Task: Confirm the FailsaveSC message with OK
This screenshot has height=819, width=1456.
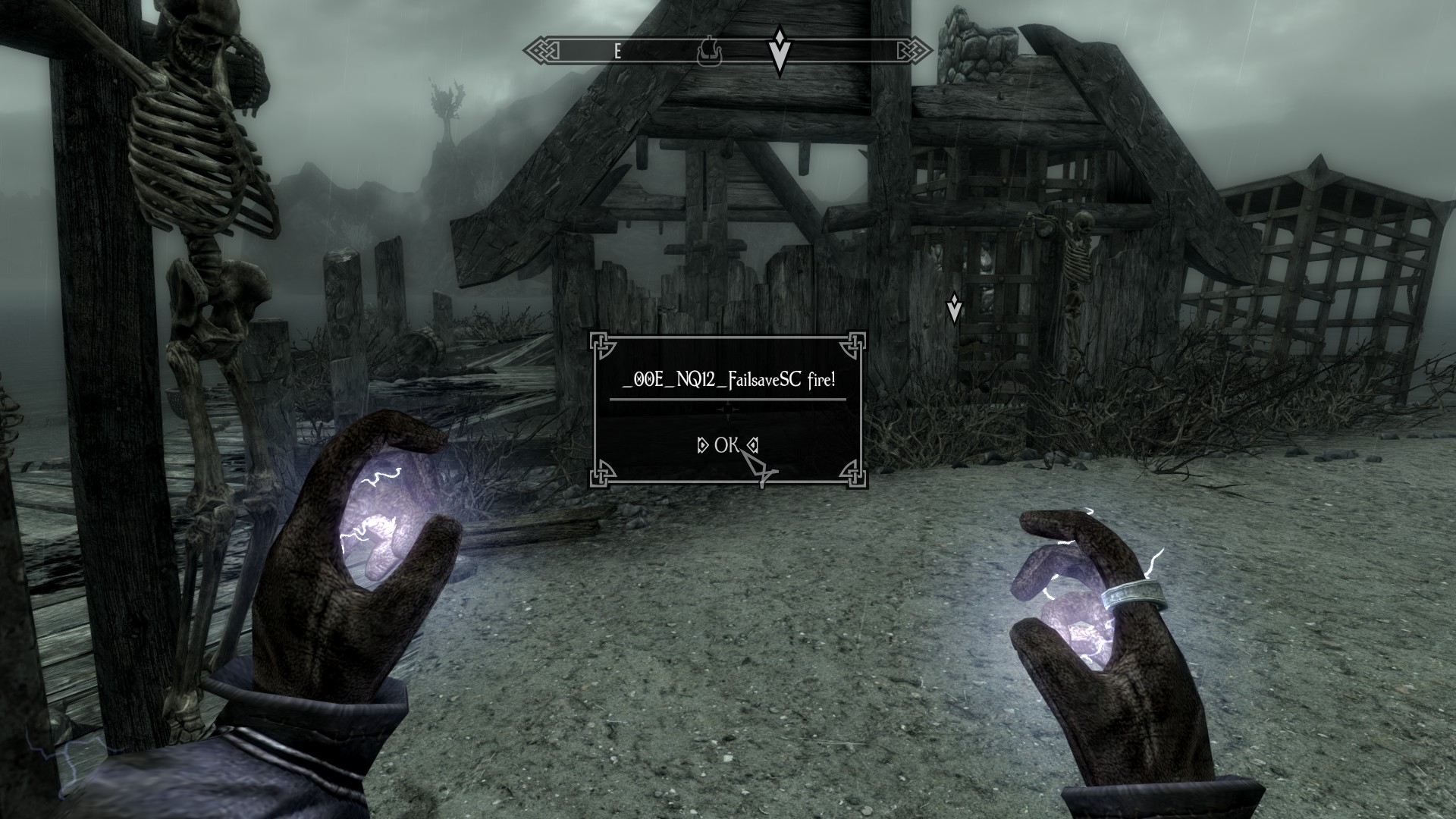Action: 726,445
